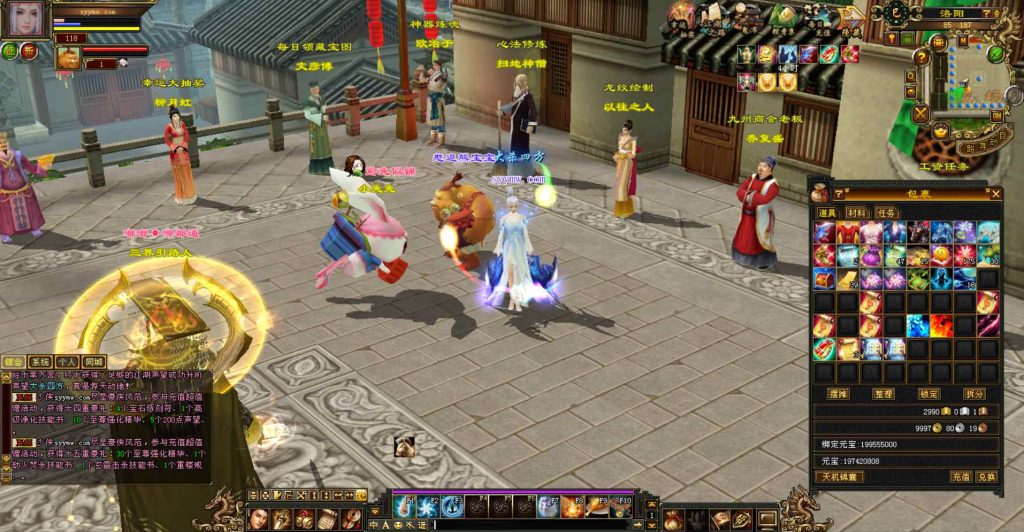
Task: Click the player portrait in top-left corner
Action: [x=28, y=20]
